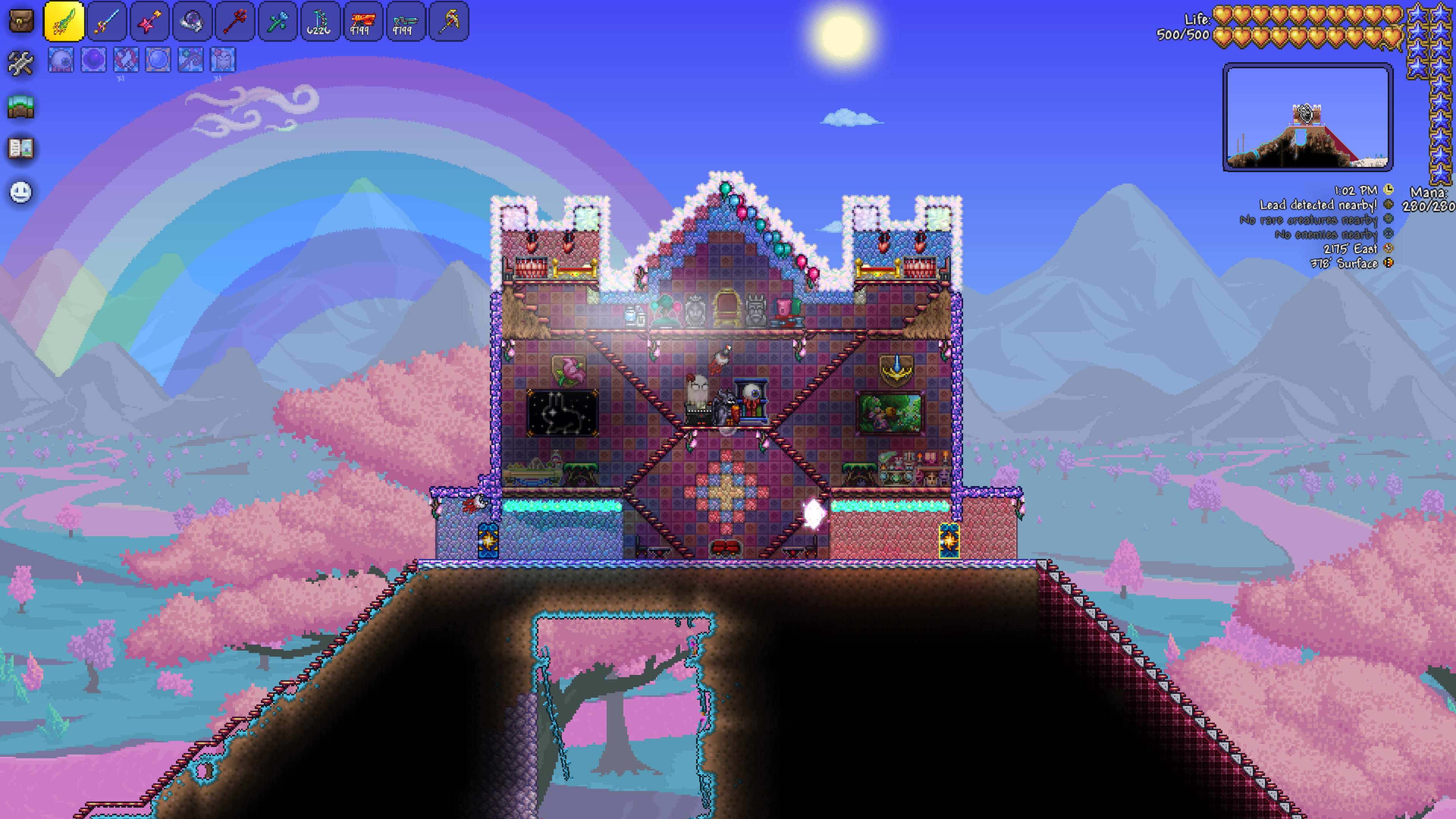Select the red-orange gun hotbar slot
The image size is (1456, 819).
363,22
